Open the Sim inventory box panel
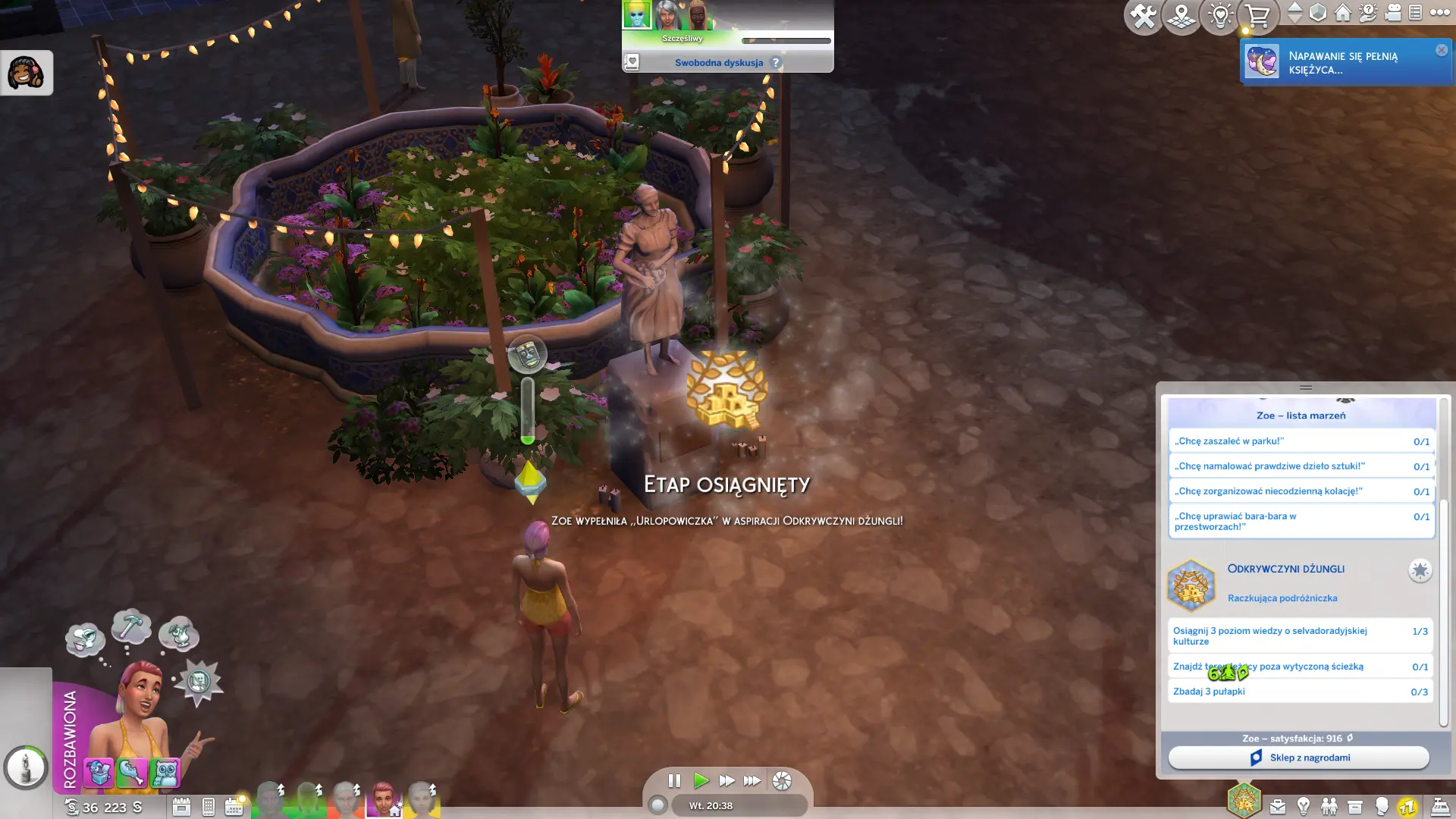Screen dimensions: 1456x819 pos(1355,807)
